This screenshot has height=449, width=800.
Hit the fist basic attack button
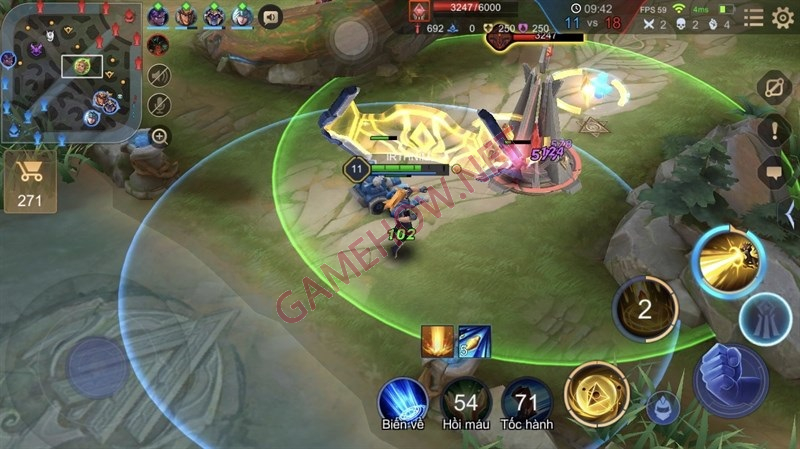[x=730, y=379]
